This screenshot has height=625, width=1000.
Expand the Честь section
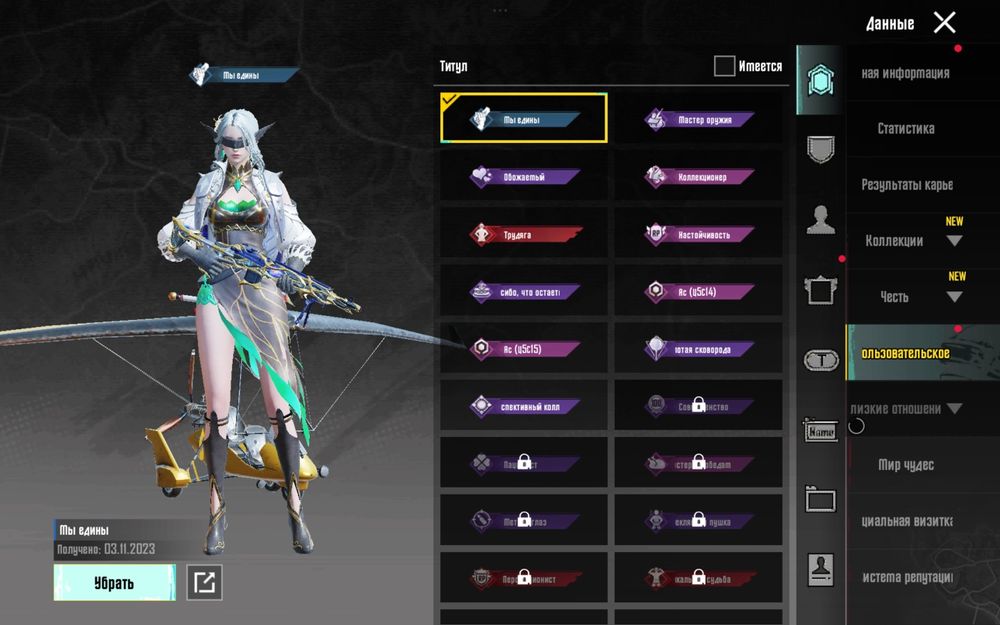[x=914, y=297]
